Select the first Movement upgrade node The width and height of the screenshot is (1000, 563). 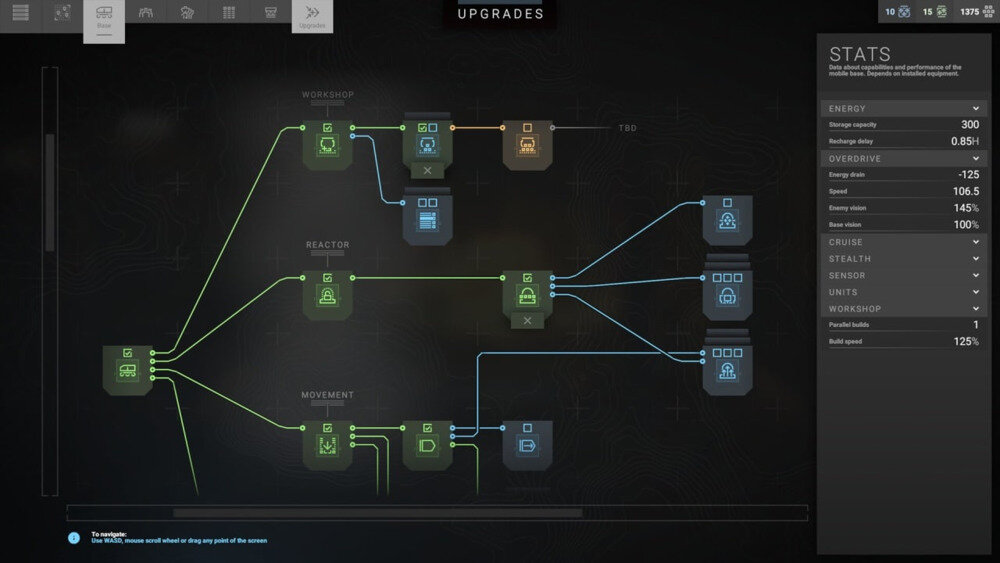(328, 445)
